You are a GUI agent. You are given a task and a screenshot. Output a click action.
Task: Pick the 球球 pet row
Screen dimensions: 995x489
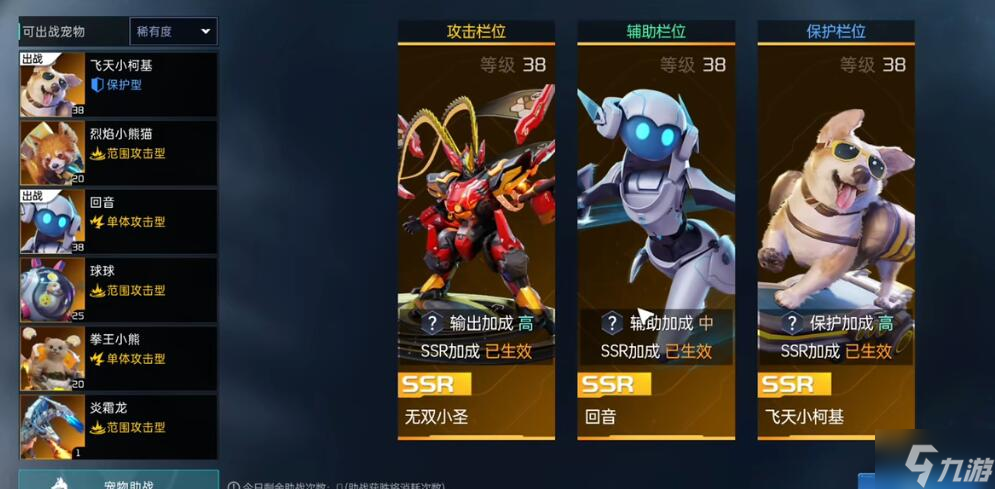tap(118, 290)
